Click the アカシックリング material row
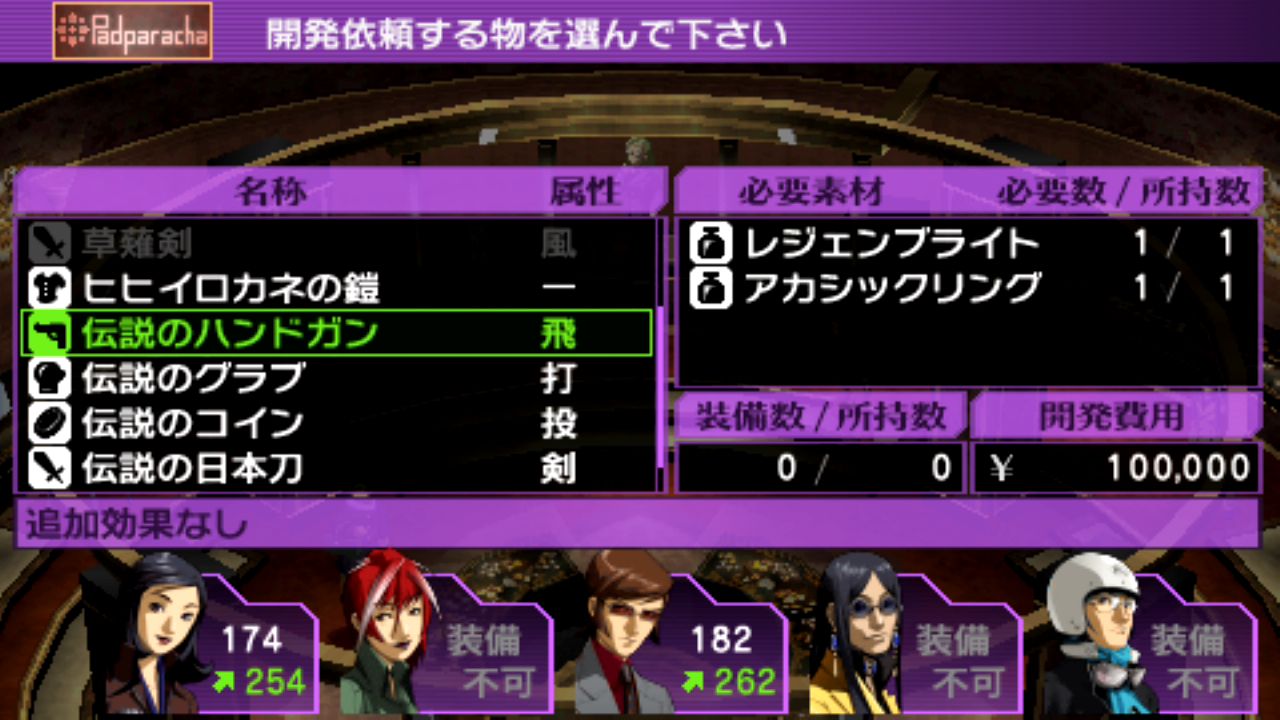Viewport: 1280px width, 720px height. pyautogui.click(x=965, y=288)
